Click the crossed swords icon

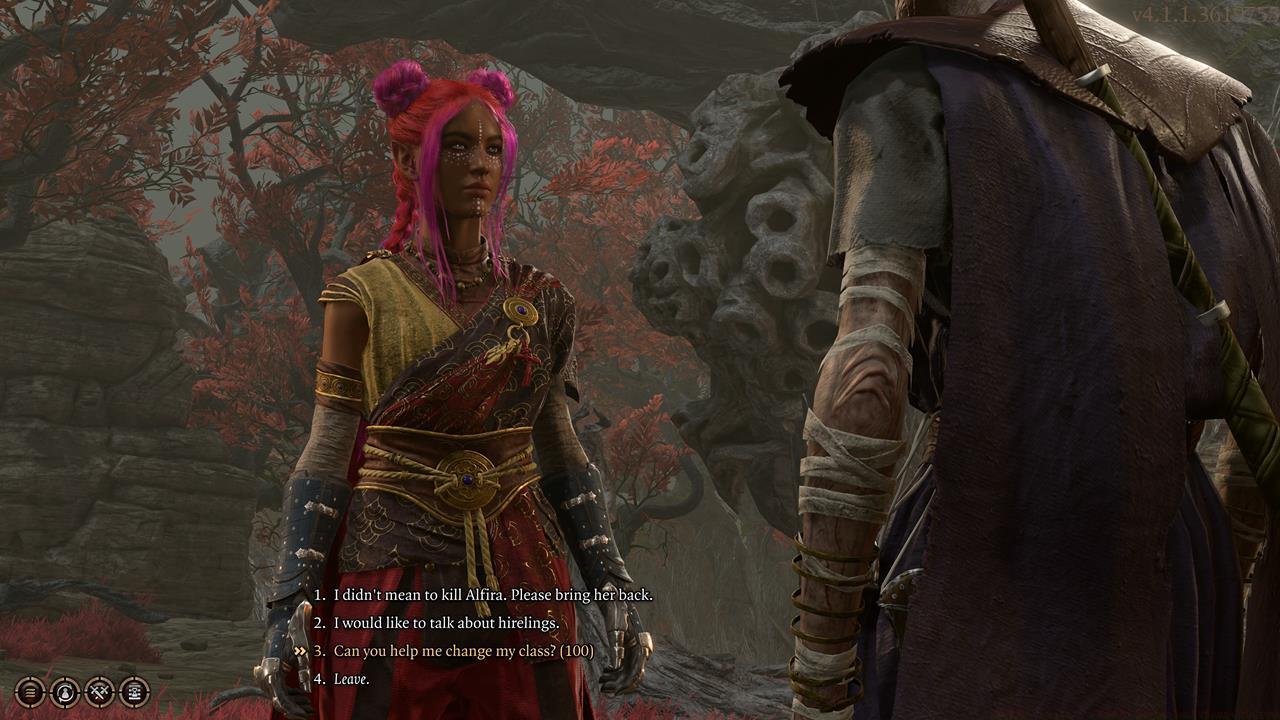tap(100, 691)
